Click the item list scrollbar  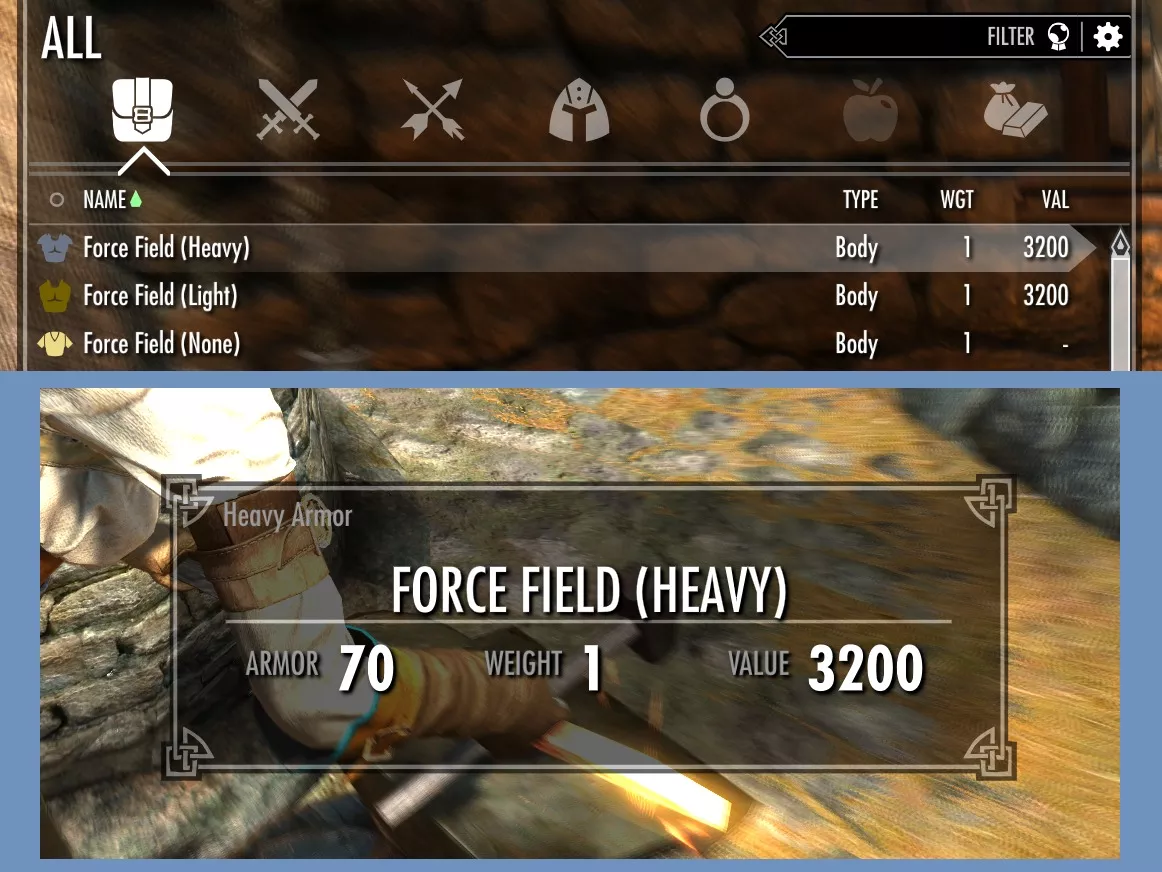click(1120, 310)
